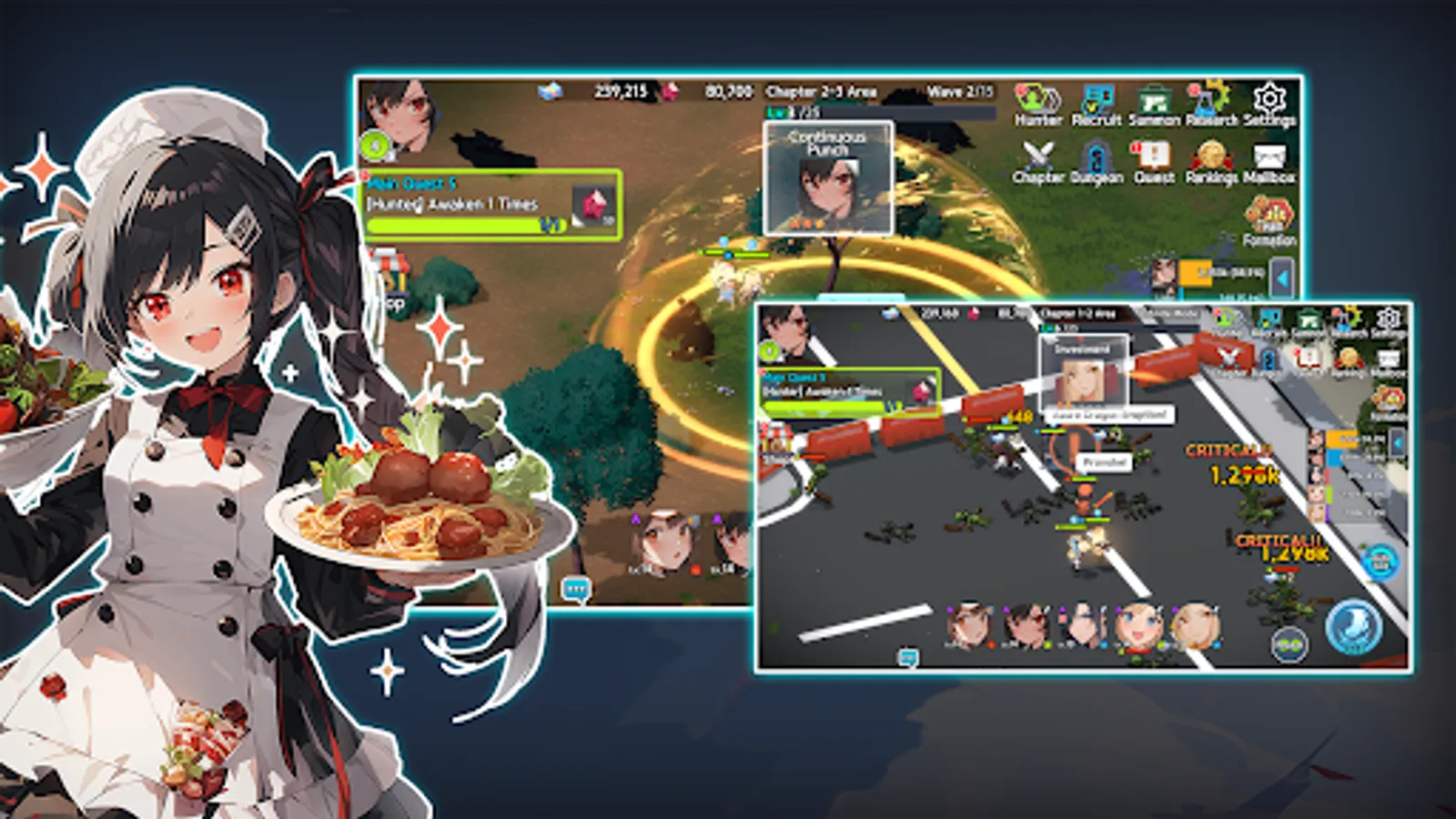Open the Mailbox envelope icon
The width and height of the screenshot is (1456, 819).
click(1270, 157)
